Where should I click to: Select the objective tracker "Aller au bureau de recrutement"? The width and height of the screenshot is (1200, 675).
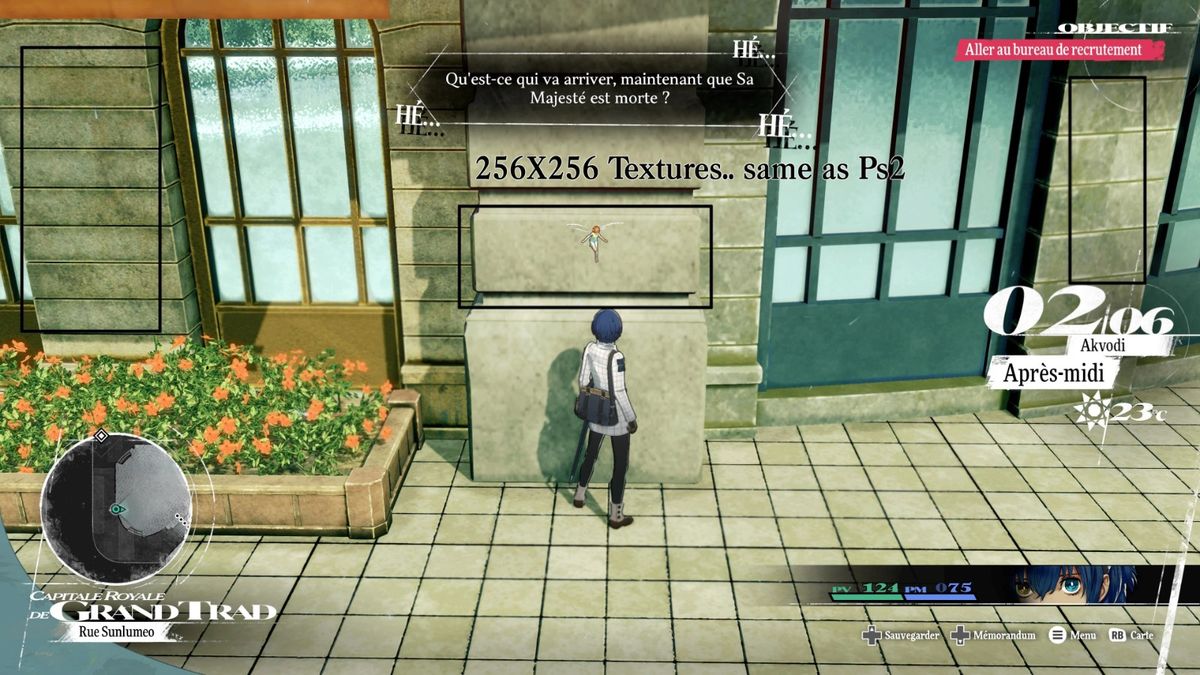[1059, 49]
